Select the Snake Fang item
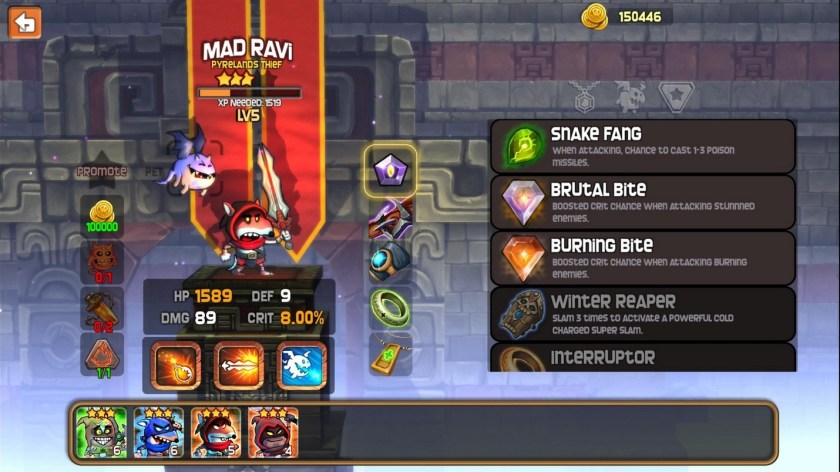The width and height of the screenshot is (840, 472). 642,146
